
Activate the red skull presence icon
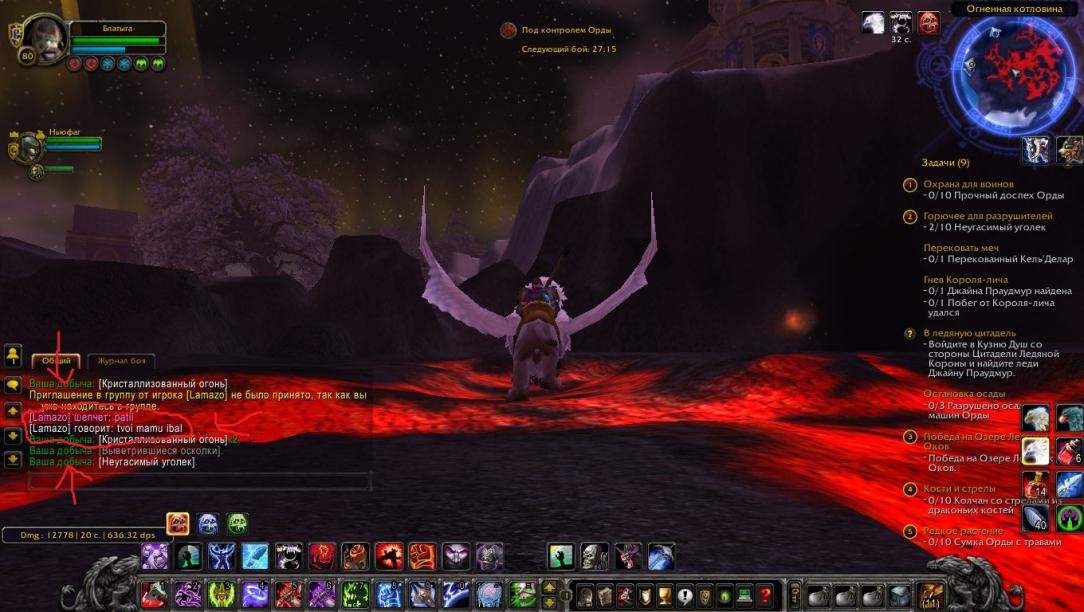click(x=178, y=523)
